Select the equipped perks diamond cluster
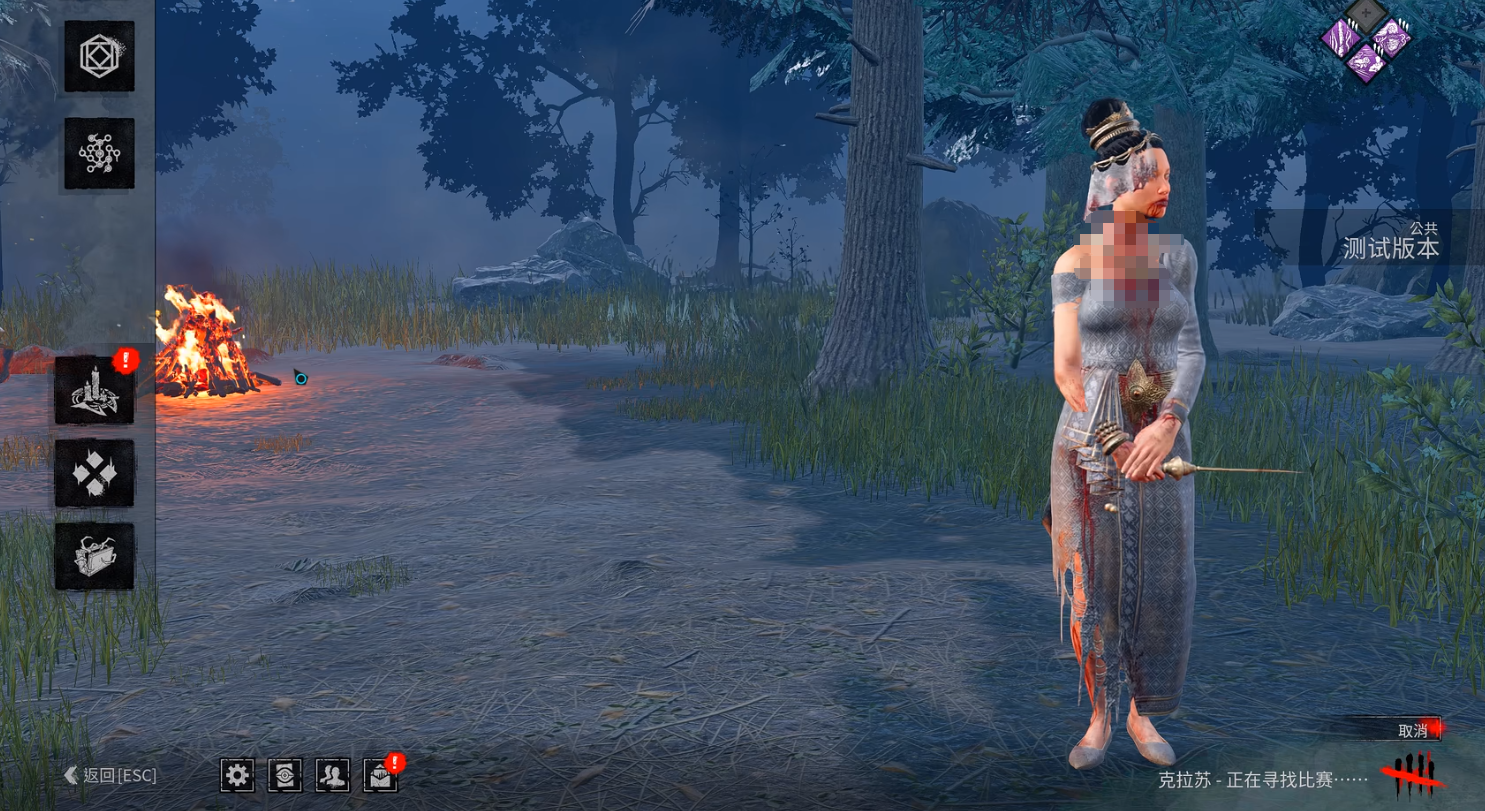 [1365, 41]
